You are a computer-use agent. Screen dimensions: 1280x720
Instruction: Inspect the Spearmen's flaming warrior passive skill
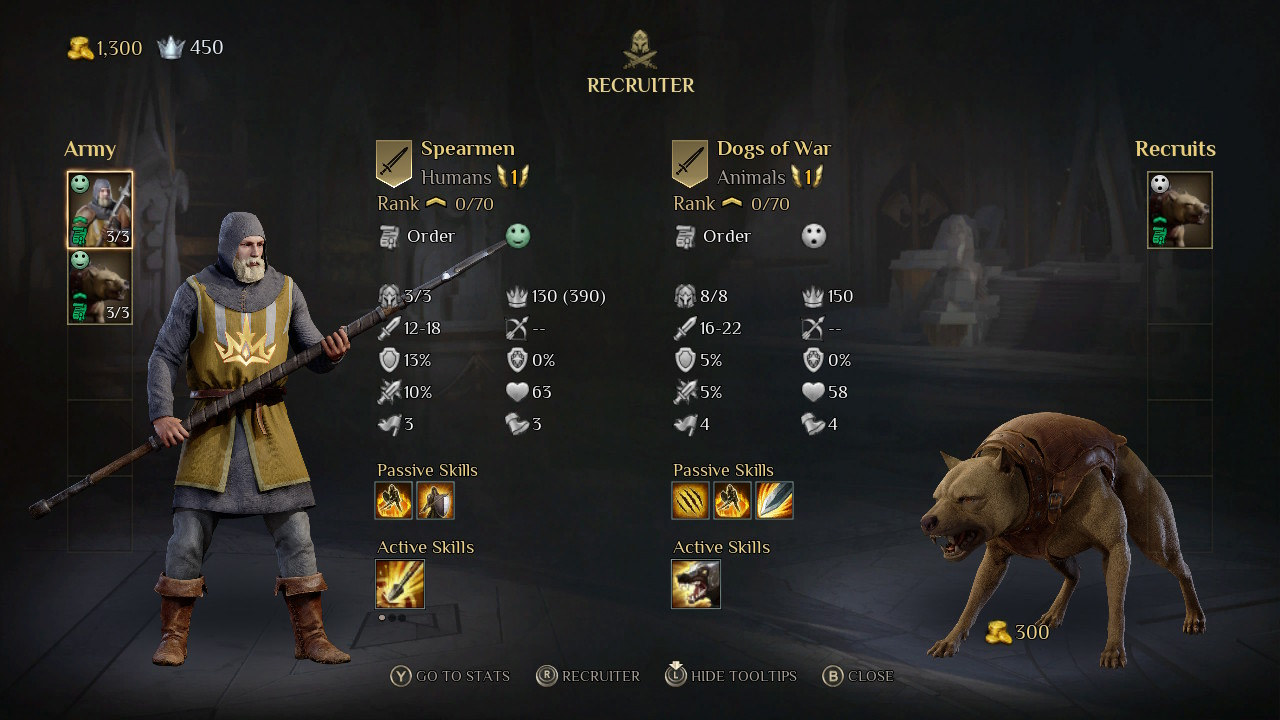tap(394, 500)
